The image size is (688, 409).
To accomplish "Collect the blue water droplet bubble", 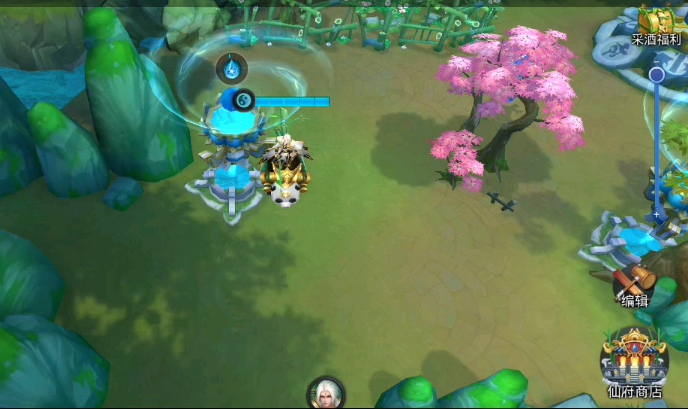I will tap(232, 68).
